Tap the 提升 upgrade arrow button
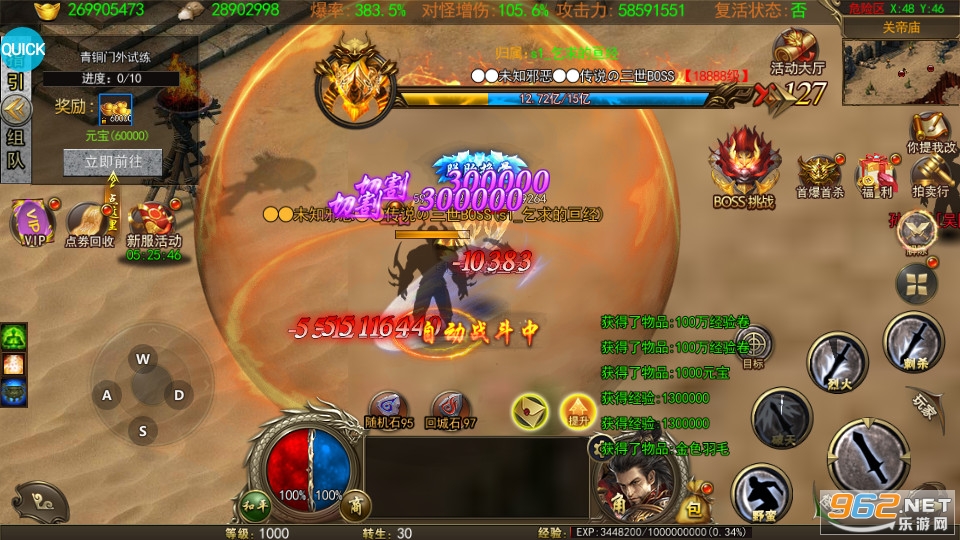Image resolution: width=960 pixels, height=540 pixels. [577, 410]
